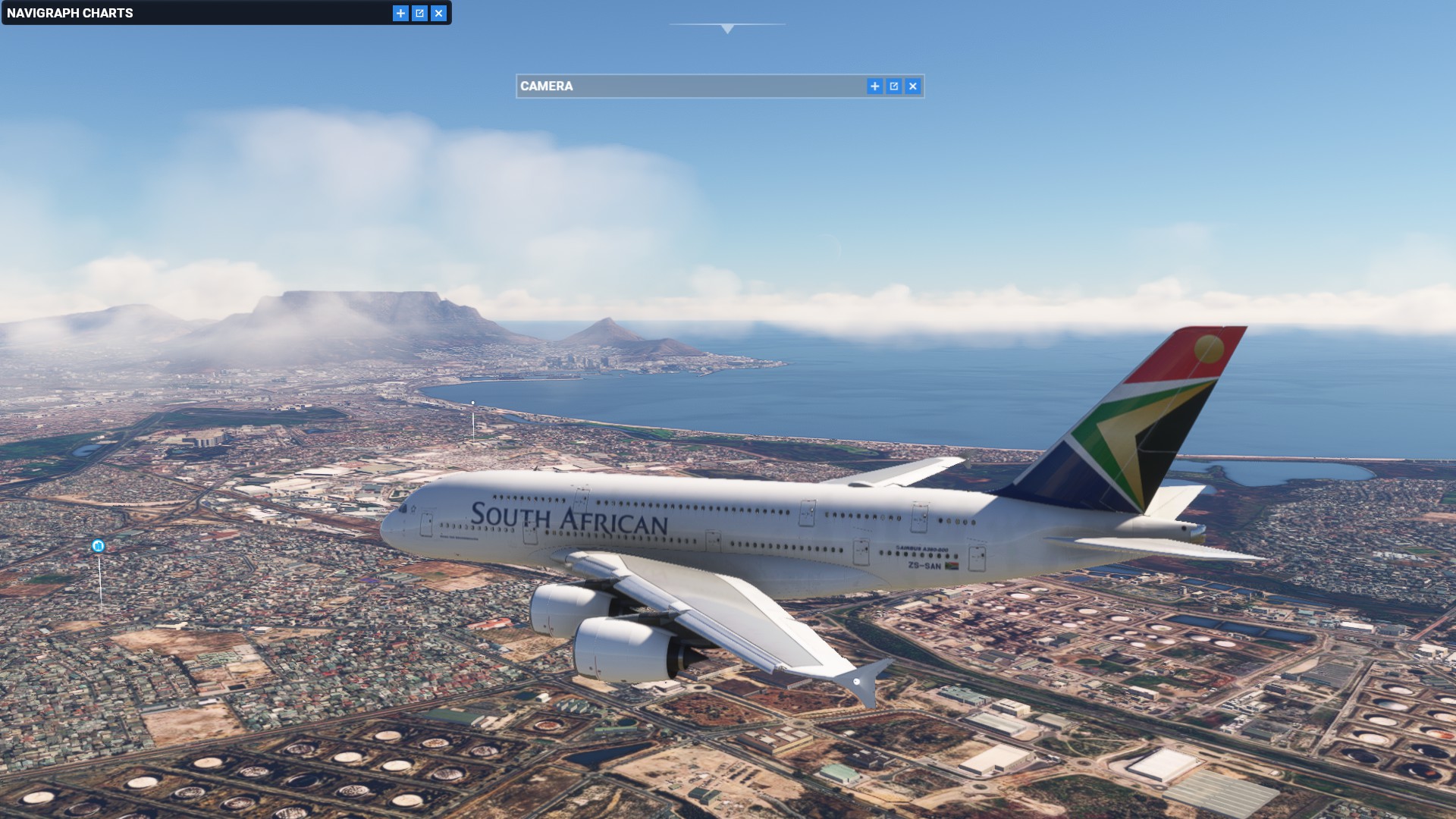The image size is (1456, 819).
Task: Close the Camera panel
Action: tap(913, 86)
